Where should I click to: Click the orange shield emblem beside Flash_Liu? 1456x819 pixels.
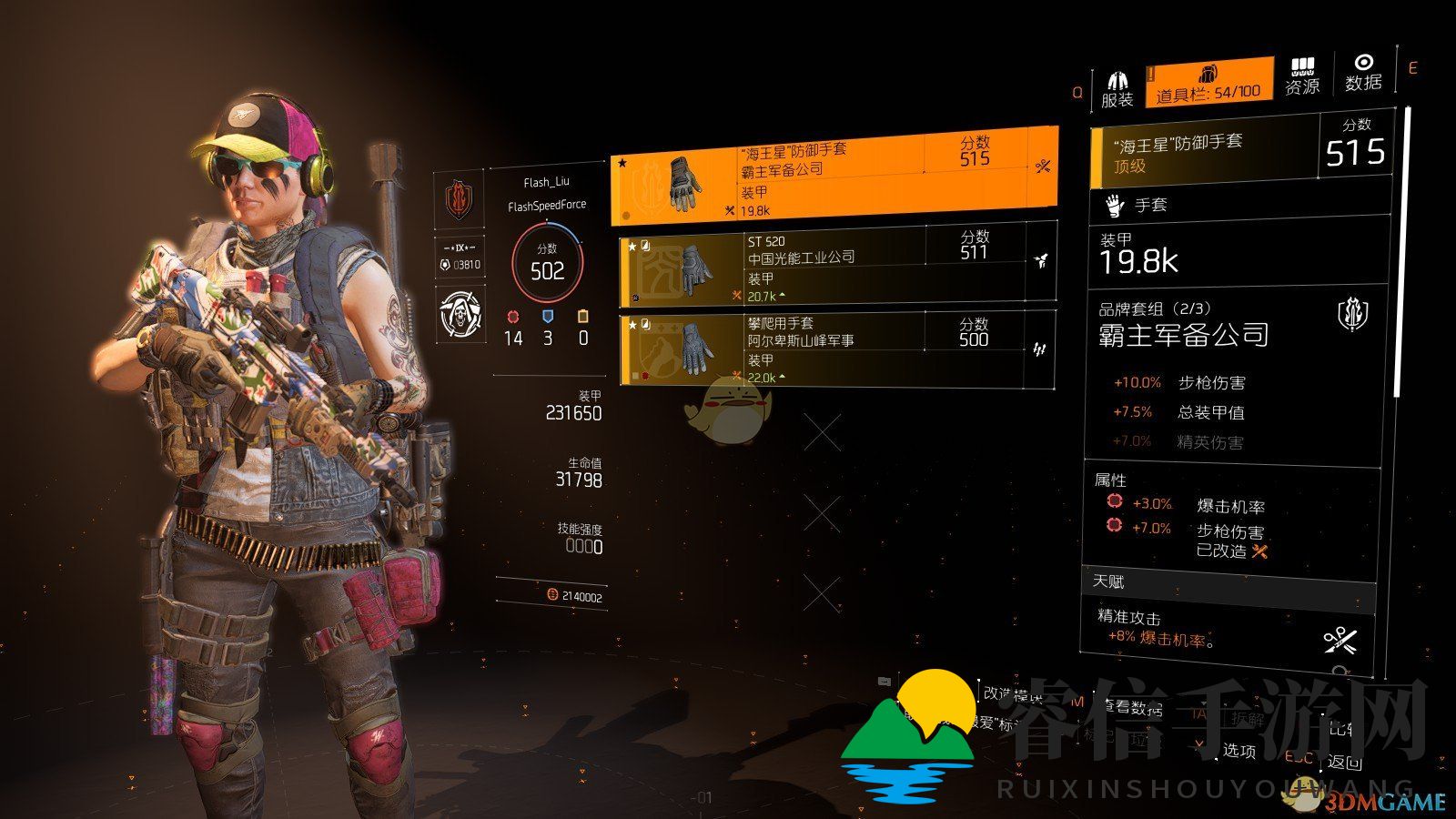tap(460, 200)
